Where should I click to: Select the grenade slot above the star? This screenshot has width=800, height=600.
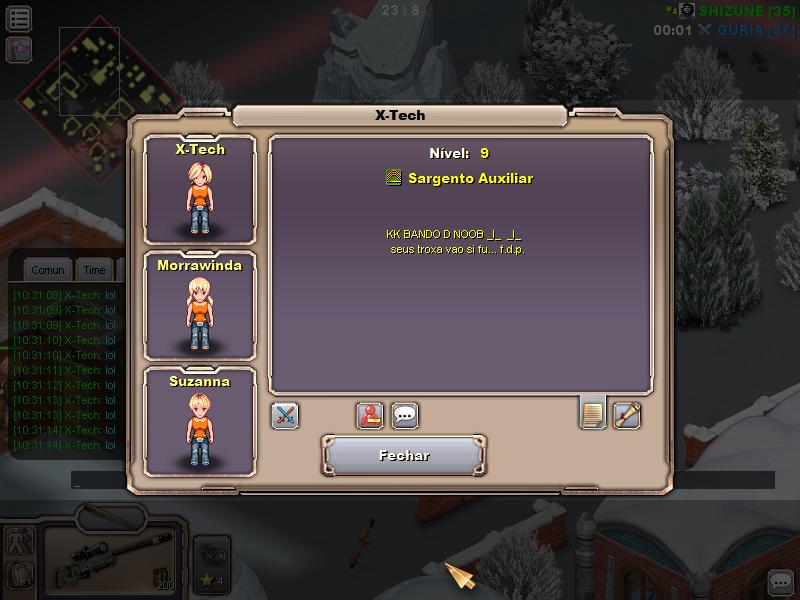pyautogui.click(x=211, y=552)
